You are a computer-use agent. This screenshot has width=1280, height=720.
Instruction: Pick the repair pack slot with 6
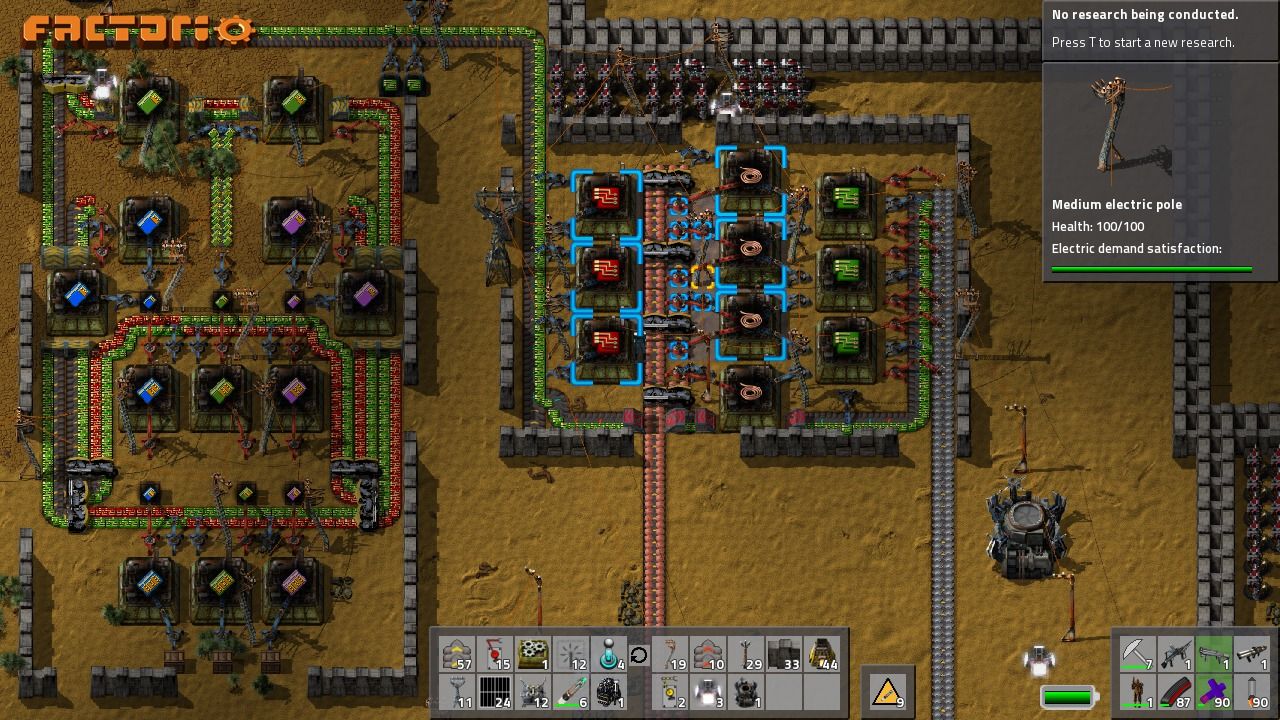(571, 692)
